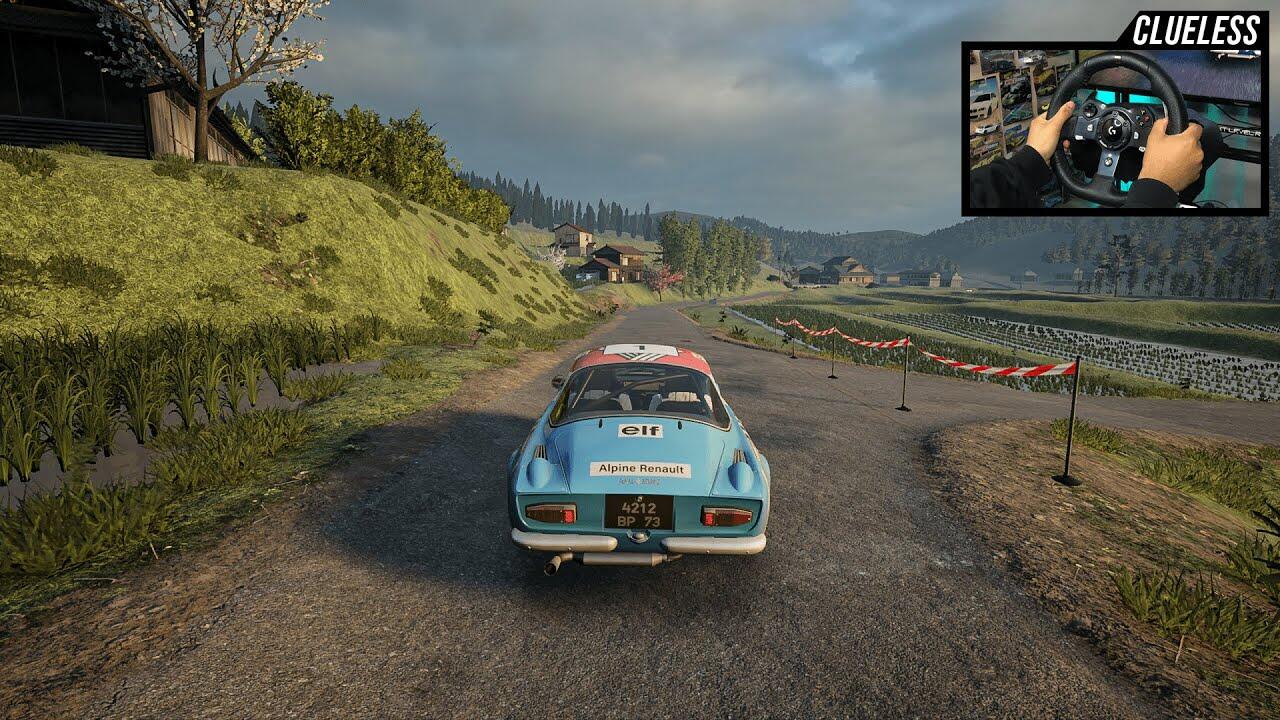The height and width of the screenshot is (720, 1280).
Task: Click the CLUELESS channel watermark
Action: tap(1195, 30)
